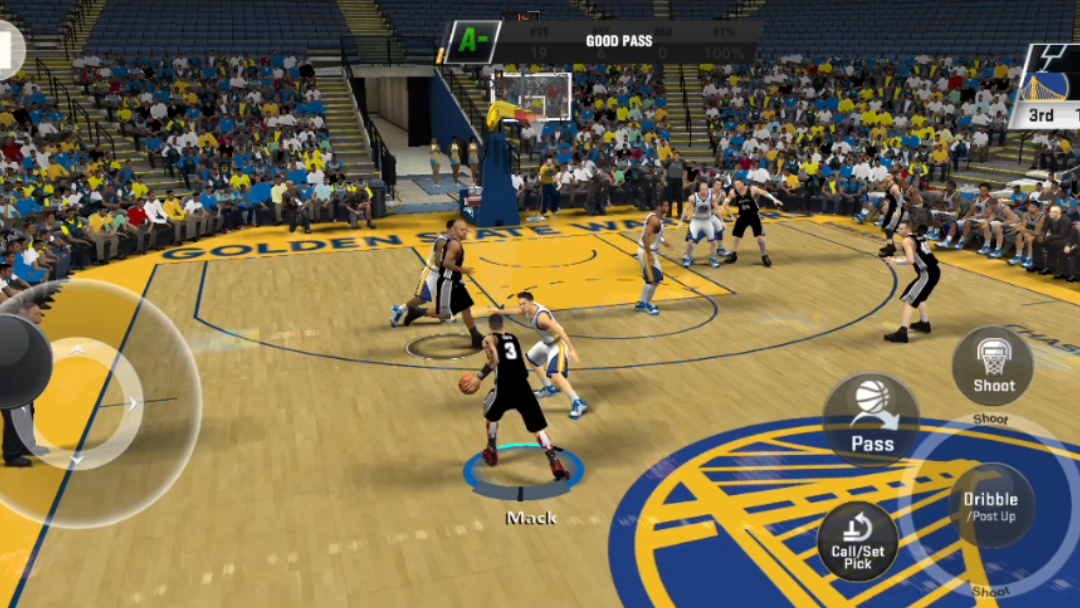Screen dimensions: 1080x608
Task: Pause the game with the pause button
Action: pyautogui.click(x=8, y=48)
